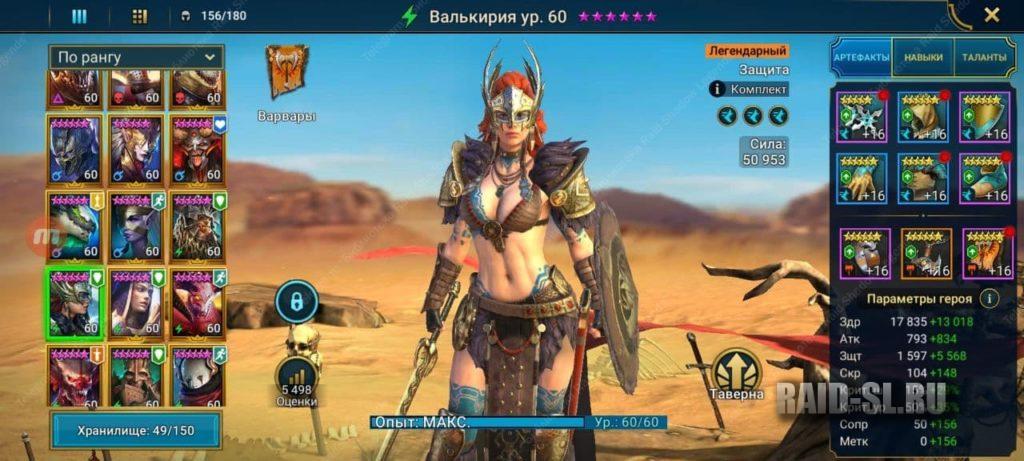The image size is (1024, 461).
Task: Select the golden shield artifact slot
Action: pyautogui.click(x=984, y=116)
